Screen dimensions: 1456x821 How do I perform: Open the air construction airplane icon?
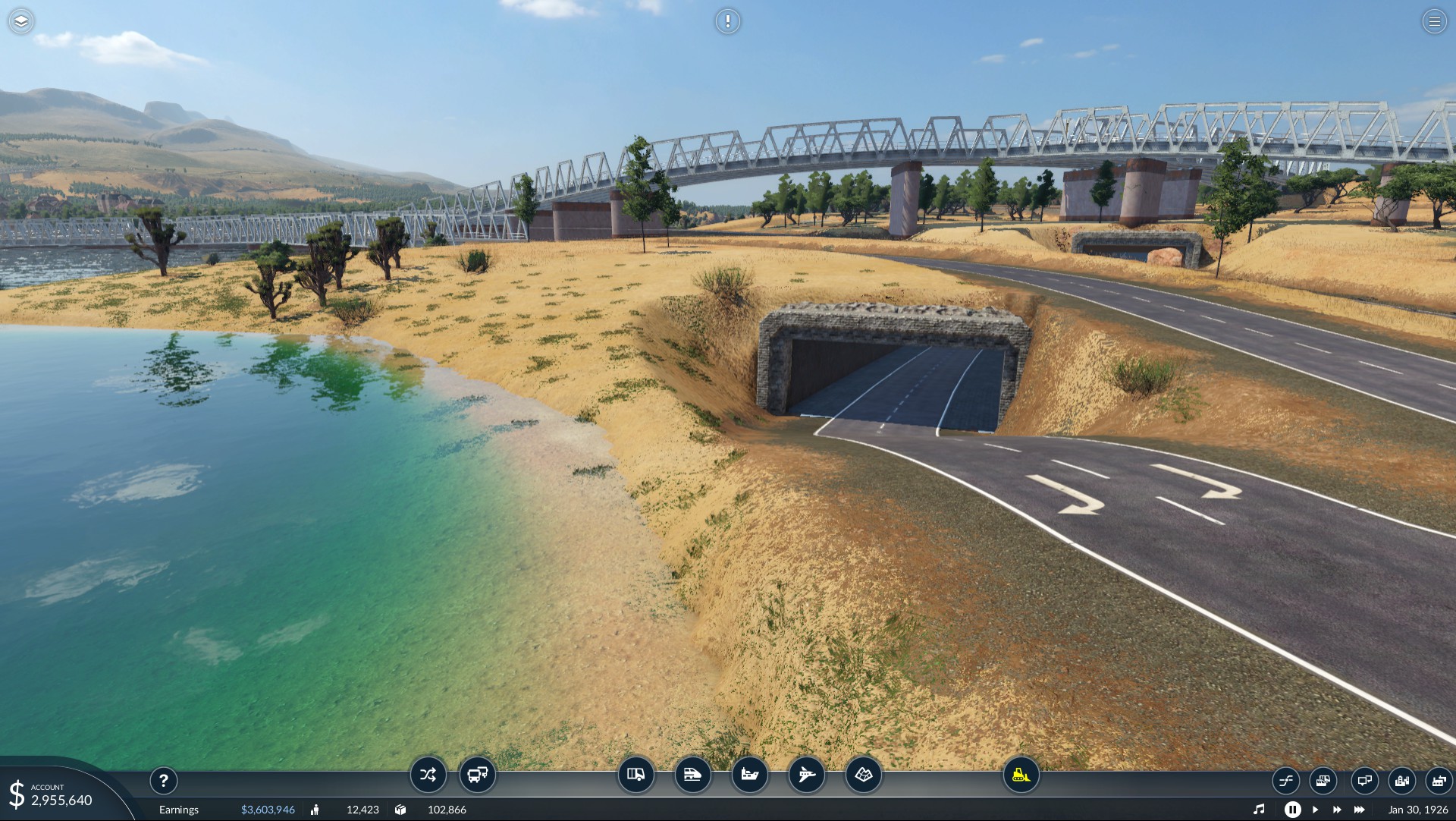(x=806, y=775)
